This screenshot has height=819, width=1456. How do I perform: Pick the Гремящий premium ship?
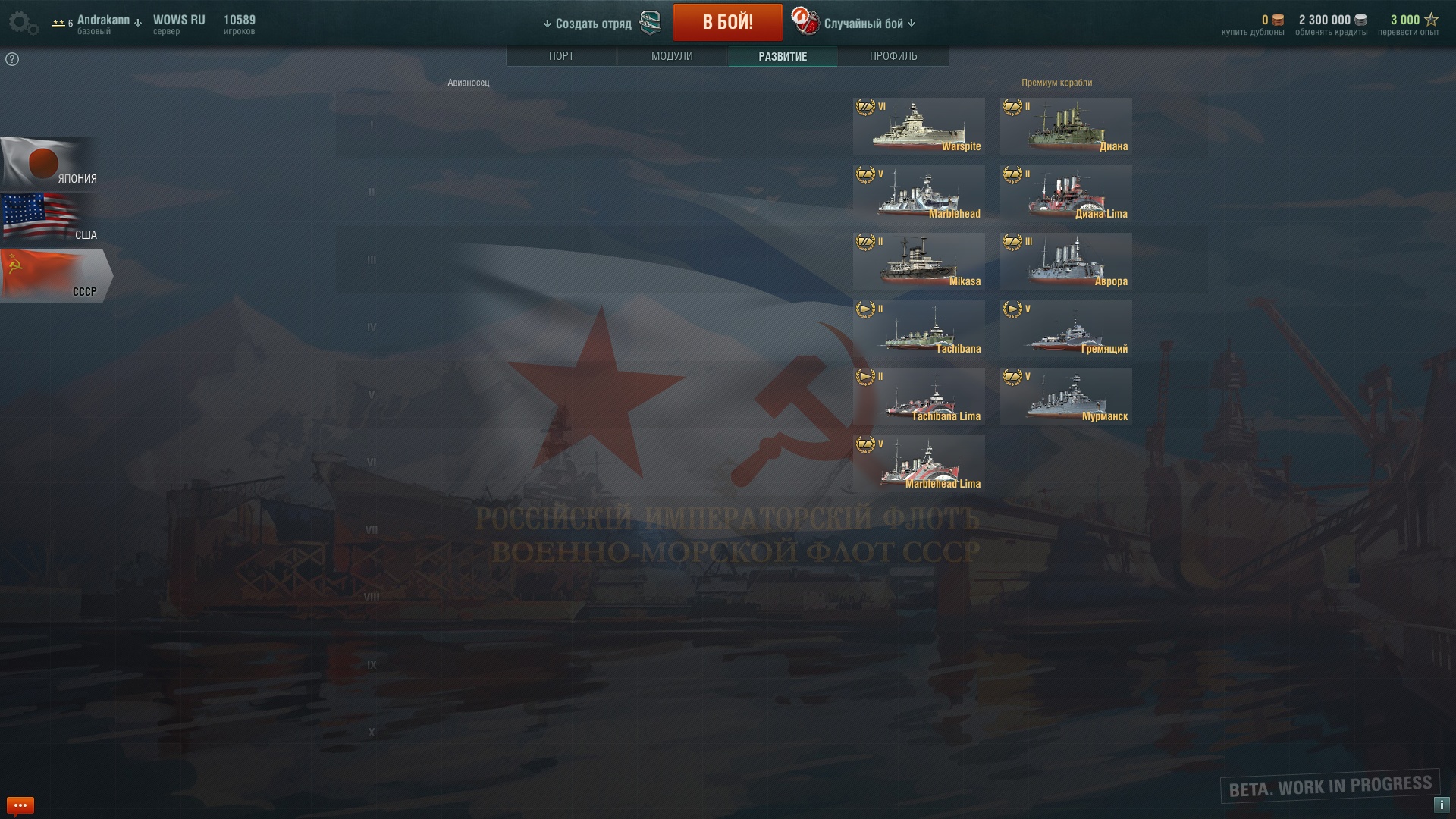[x=1065, y=328]
